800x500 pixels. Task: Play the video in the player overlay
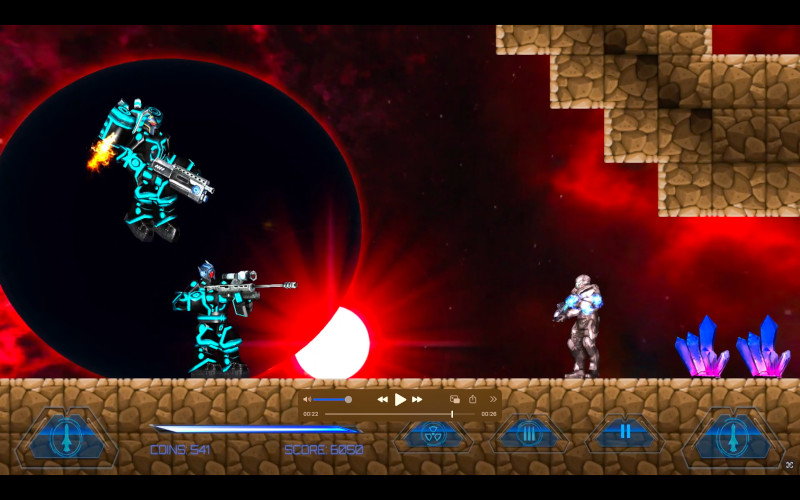pyautogui.click(x=400, y=399)
